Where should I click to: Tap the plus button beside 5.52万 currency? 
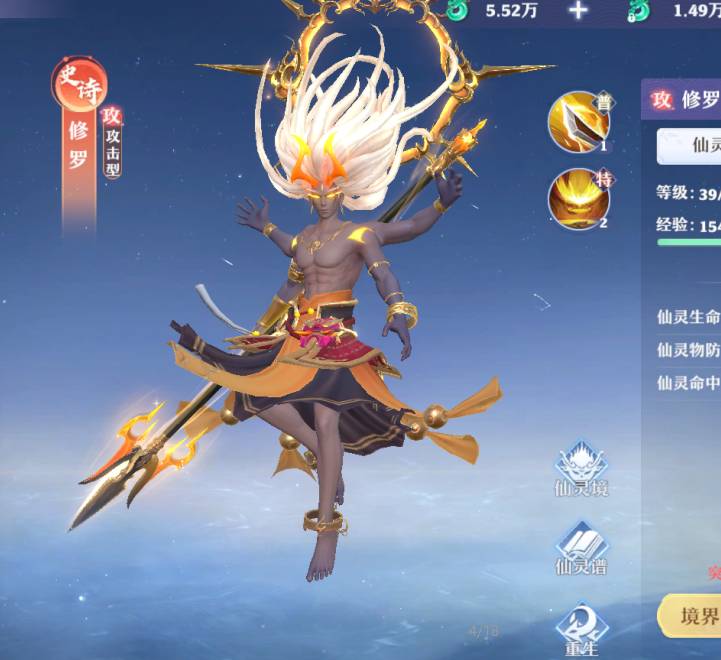coord(578,11)
